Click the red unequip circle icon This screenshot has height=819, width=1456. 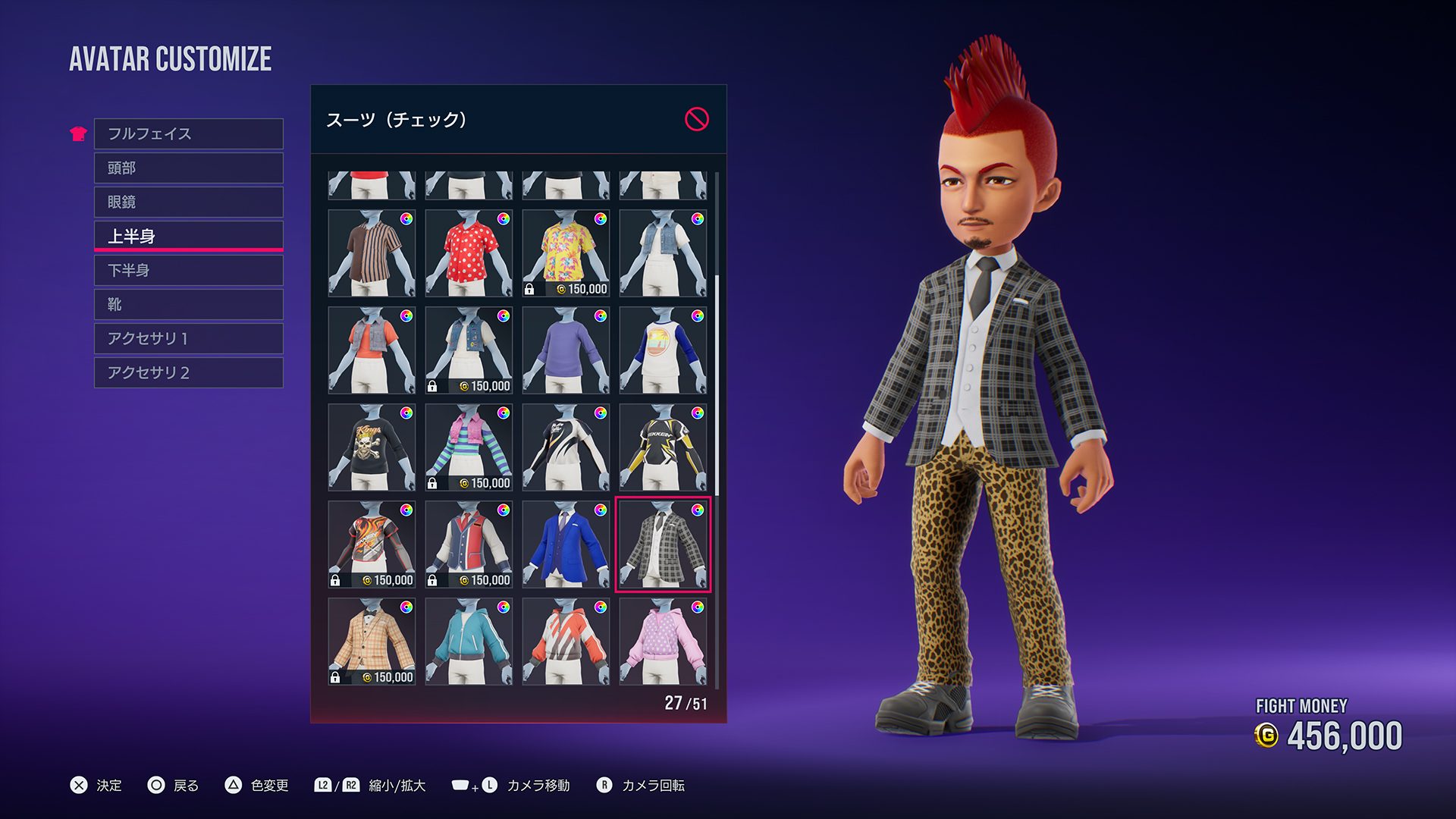tap(696, 119)
